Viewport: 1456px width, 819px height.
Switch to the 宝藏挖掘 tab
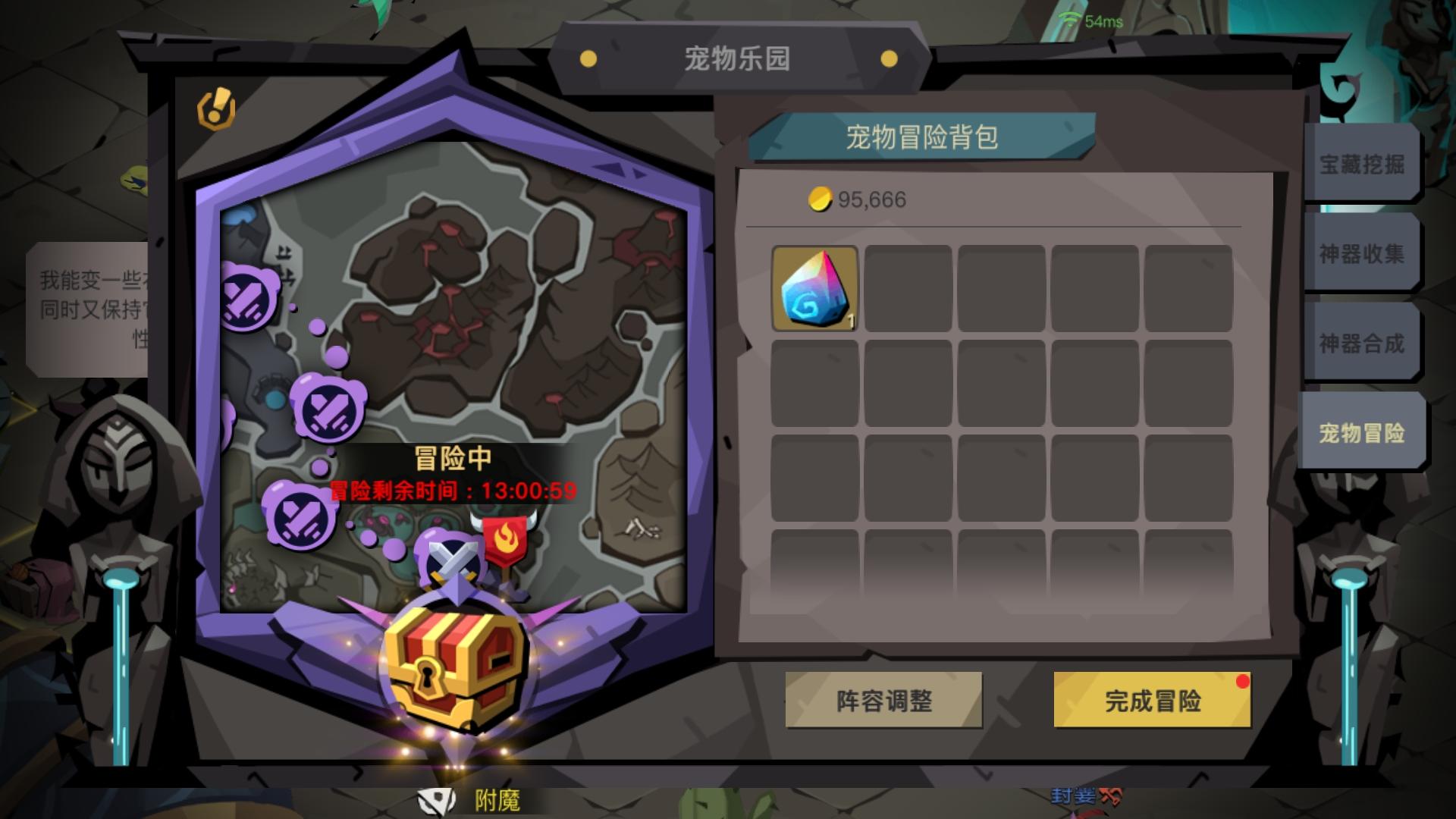click(1362, 163)
